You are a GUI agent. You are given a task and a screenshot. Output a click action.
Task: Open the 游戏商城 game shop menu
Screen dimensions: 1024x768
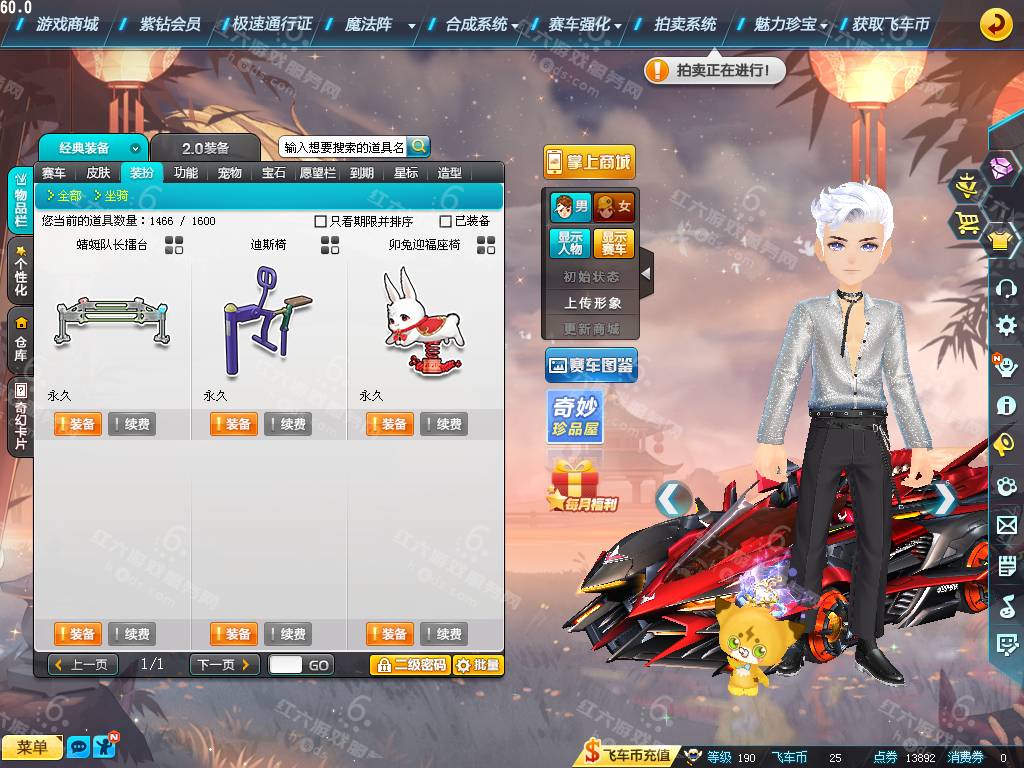(66, 24)
